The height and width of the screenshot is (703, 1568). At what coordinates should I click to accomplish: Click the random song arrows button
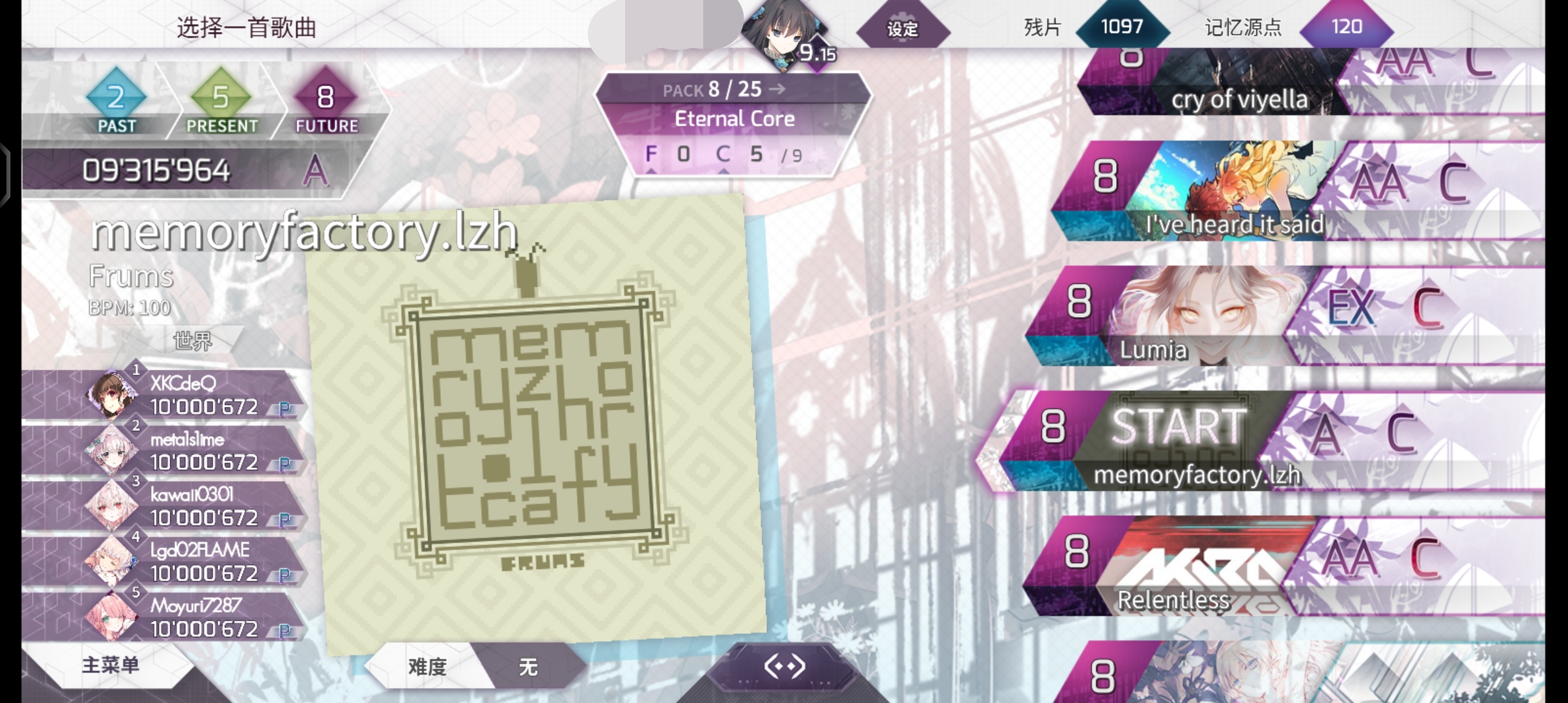(x=785, y=667)
